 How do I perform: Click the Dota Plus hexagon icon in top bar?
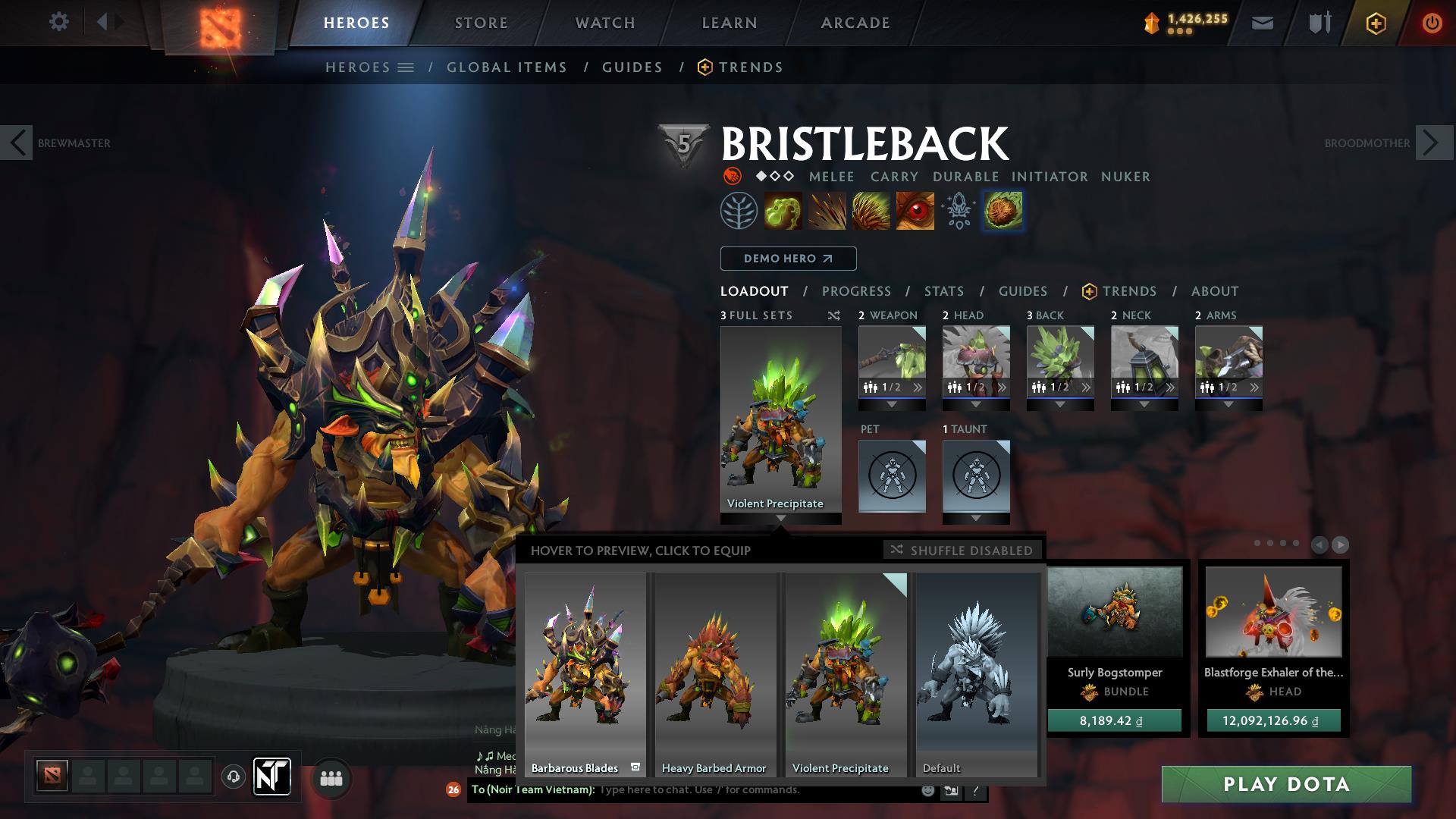(1377, 23)
